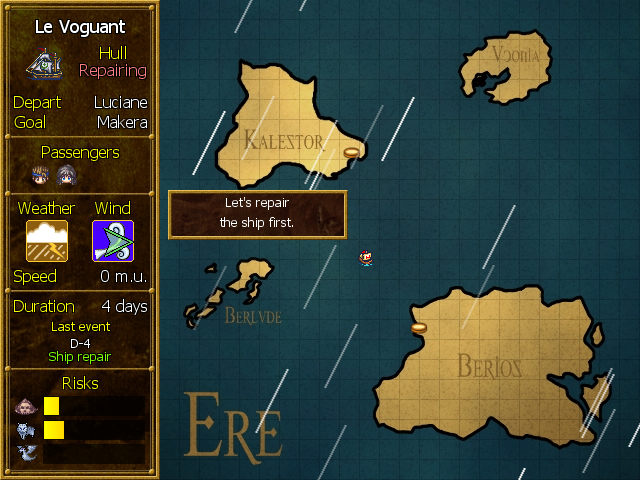The image size is (640, 480).
Task: Select the port marker on Kalestor
Action: click(351, 152)
